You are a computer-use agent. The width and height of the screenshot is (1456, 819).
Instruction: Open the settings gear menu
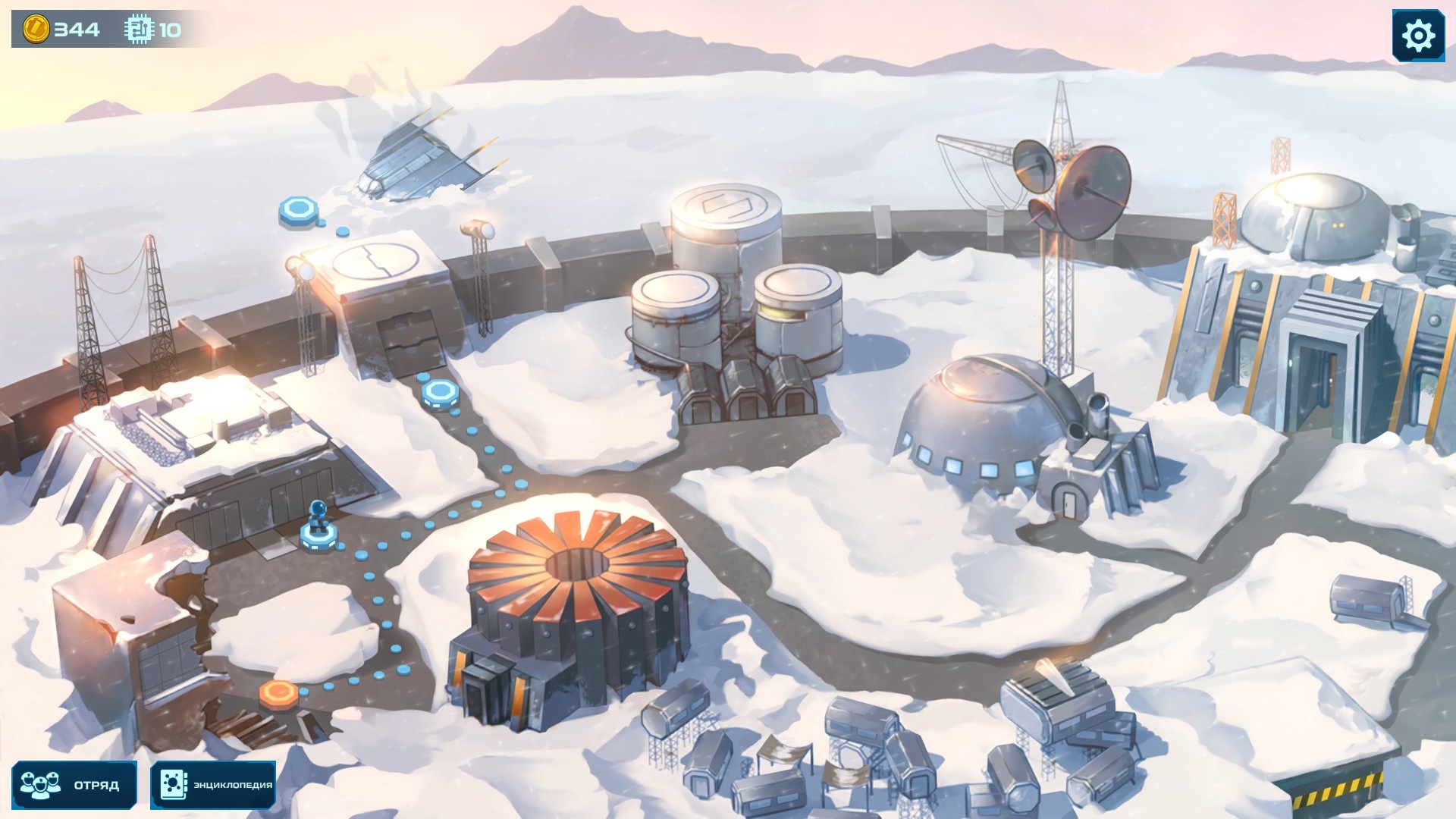coord(1417,36)
